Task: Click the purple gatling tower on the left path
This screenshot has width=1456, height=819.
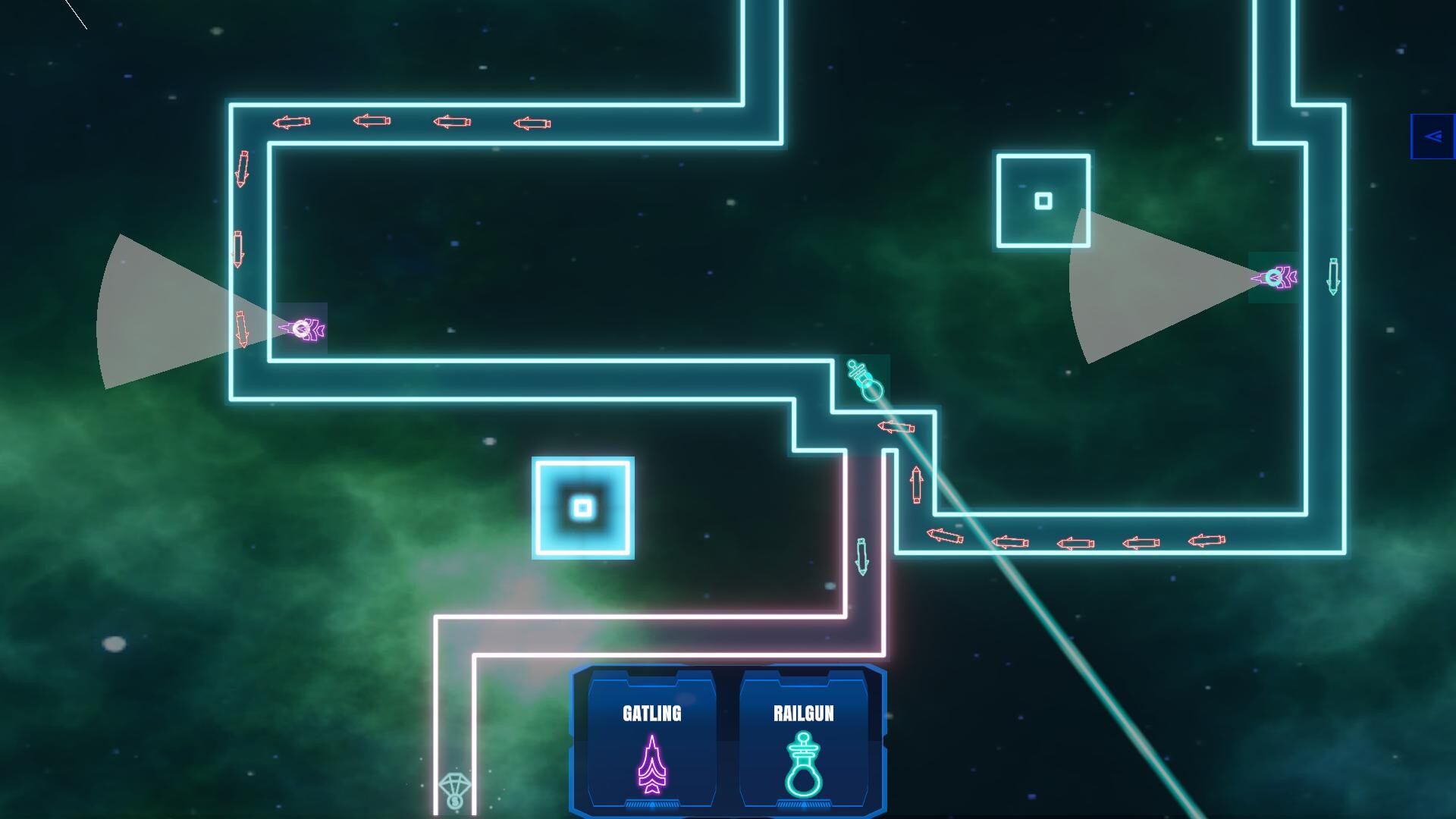Action: coord(302,329)
